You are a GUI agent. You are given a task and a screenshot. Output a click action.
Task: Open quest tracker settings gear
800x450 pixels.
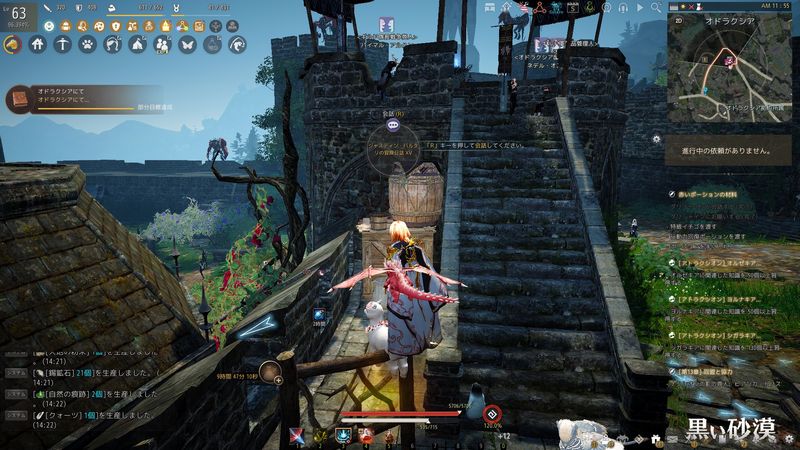pyautogui.click(x=656, y=139)
